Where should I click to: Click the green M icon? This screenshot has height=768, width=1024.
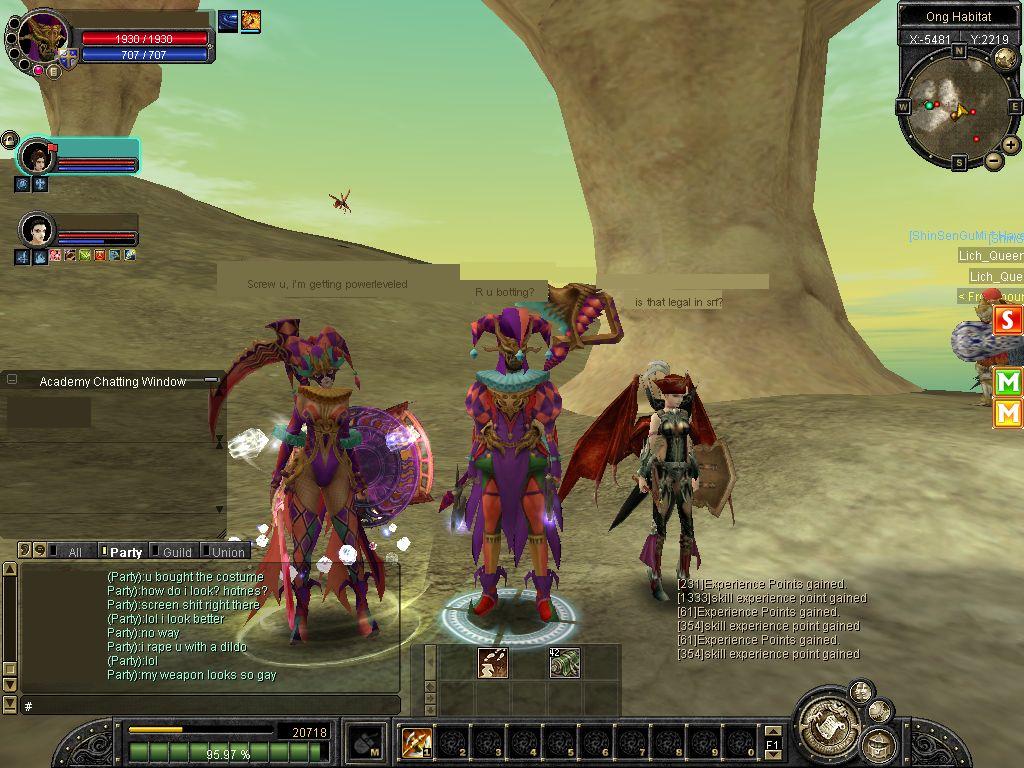pyautogui.click(x=1008, y=381)
